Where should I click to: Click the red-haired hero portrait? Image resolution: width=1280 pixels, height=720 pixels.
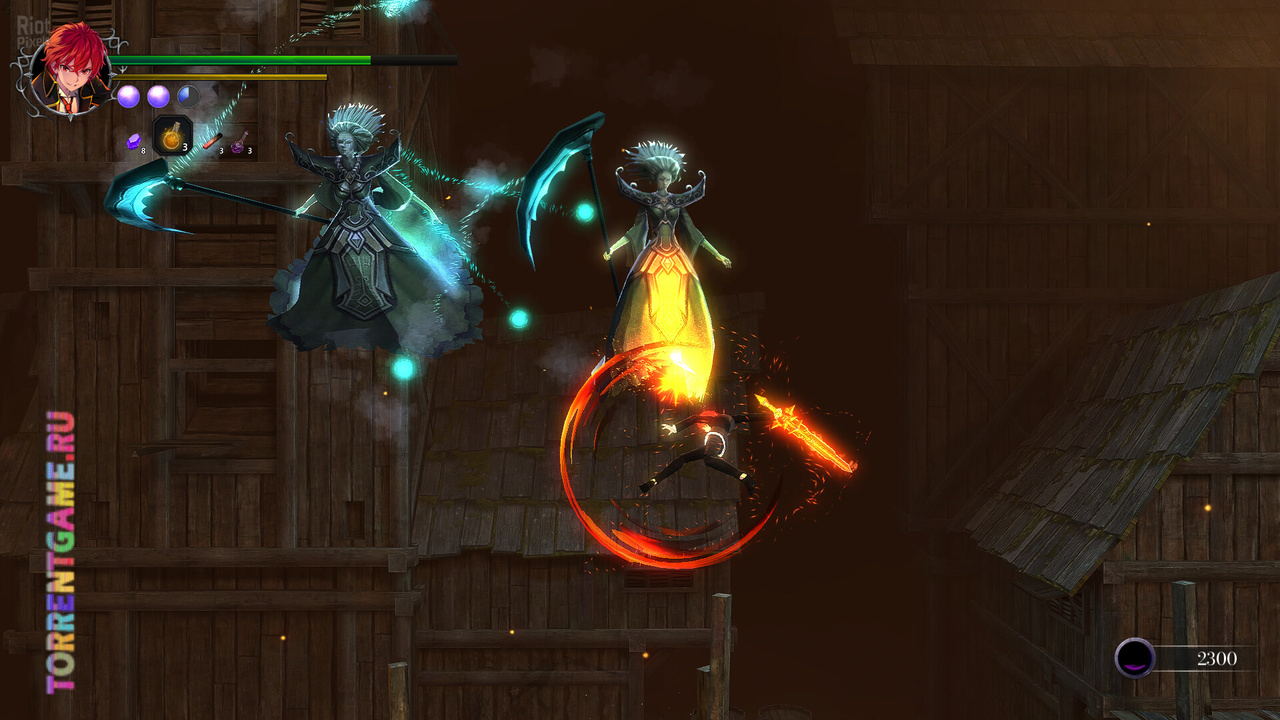coord(70,70)
